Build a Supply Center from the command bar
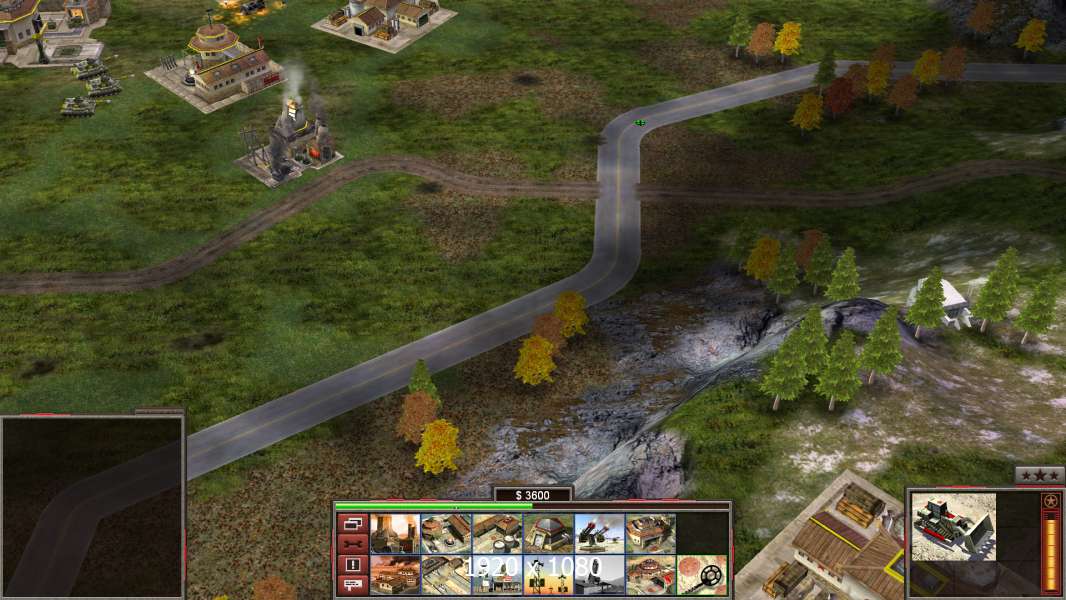The image size is (1066, 600). point(496,534)
